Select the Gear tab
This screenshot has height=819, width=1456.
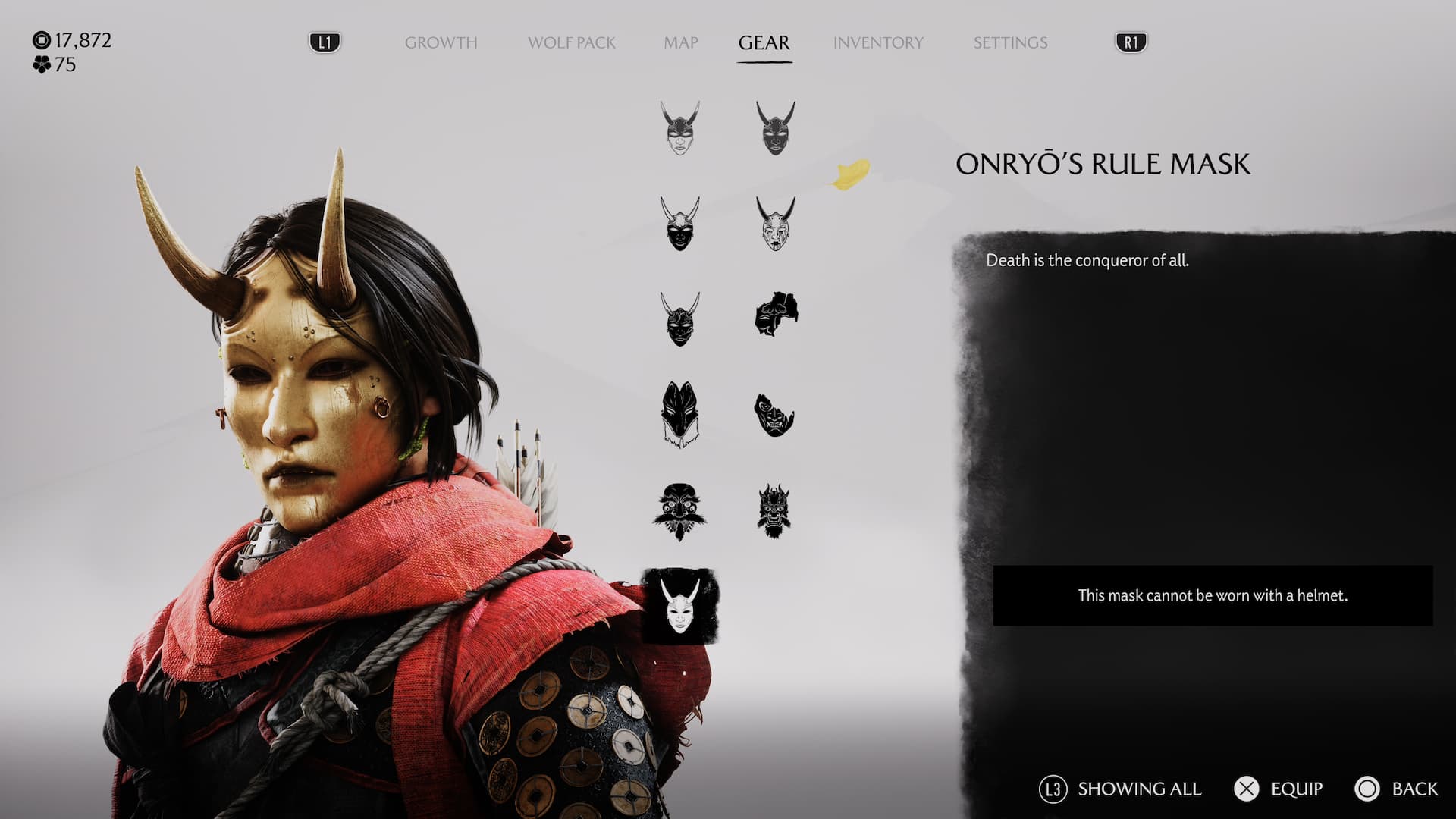pyautogui.click(x=764, y=42)
